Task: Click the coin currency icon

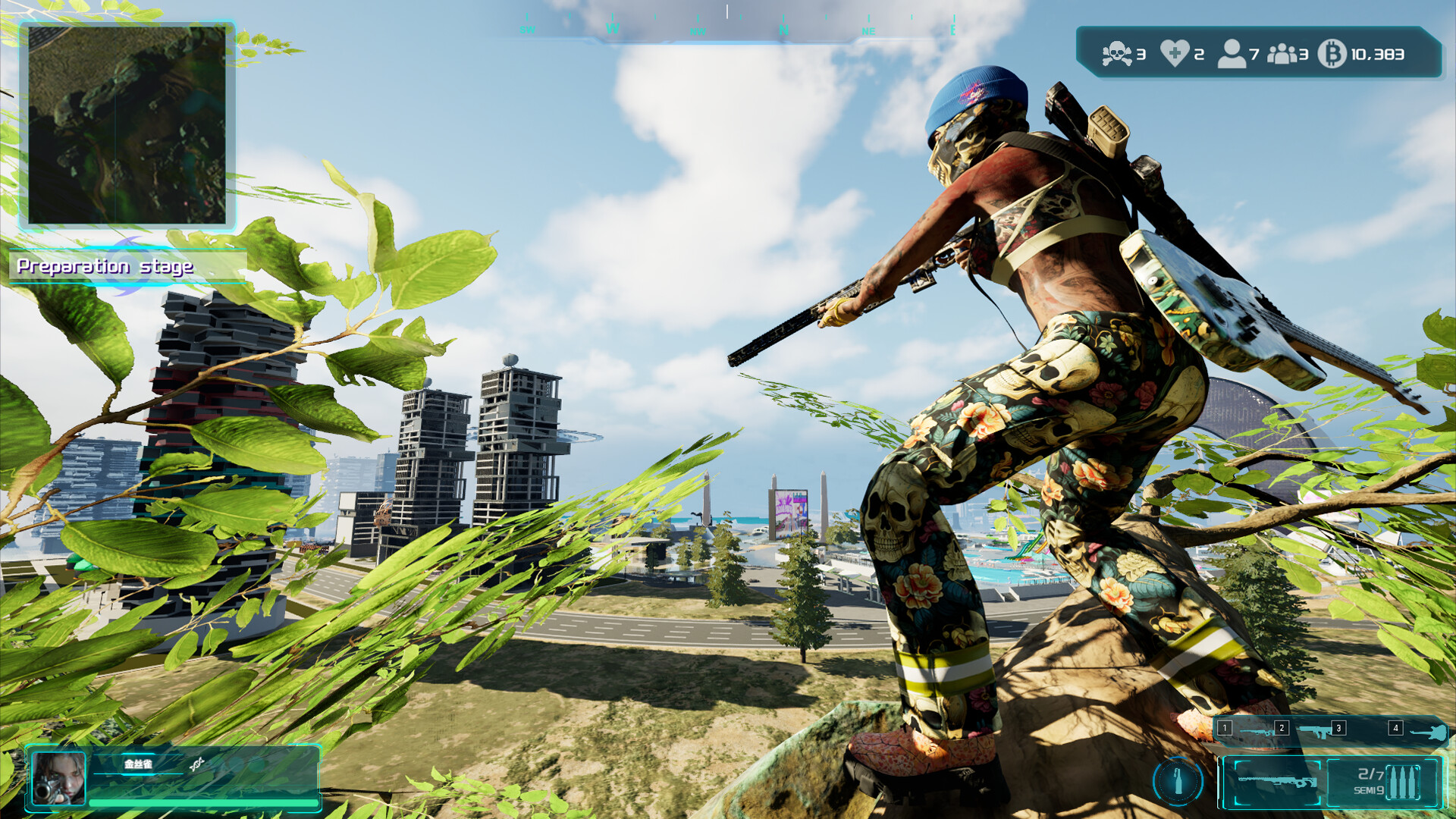Action: click(1332, 54)
